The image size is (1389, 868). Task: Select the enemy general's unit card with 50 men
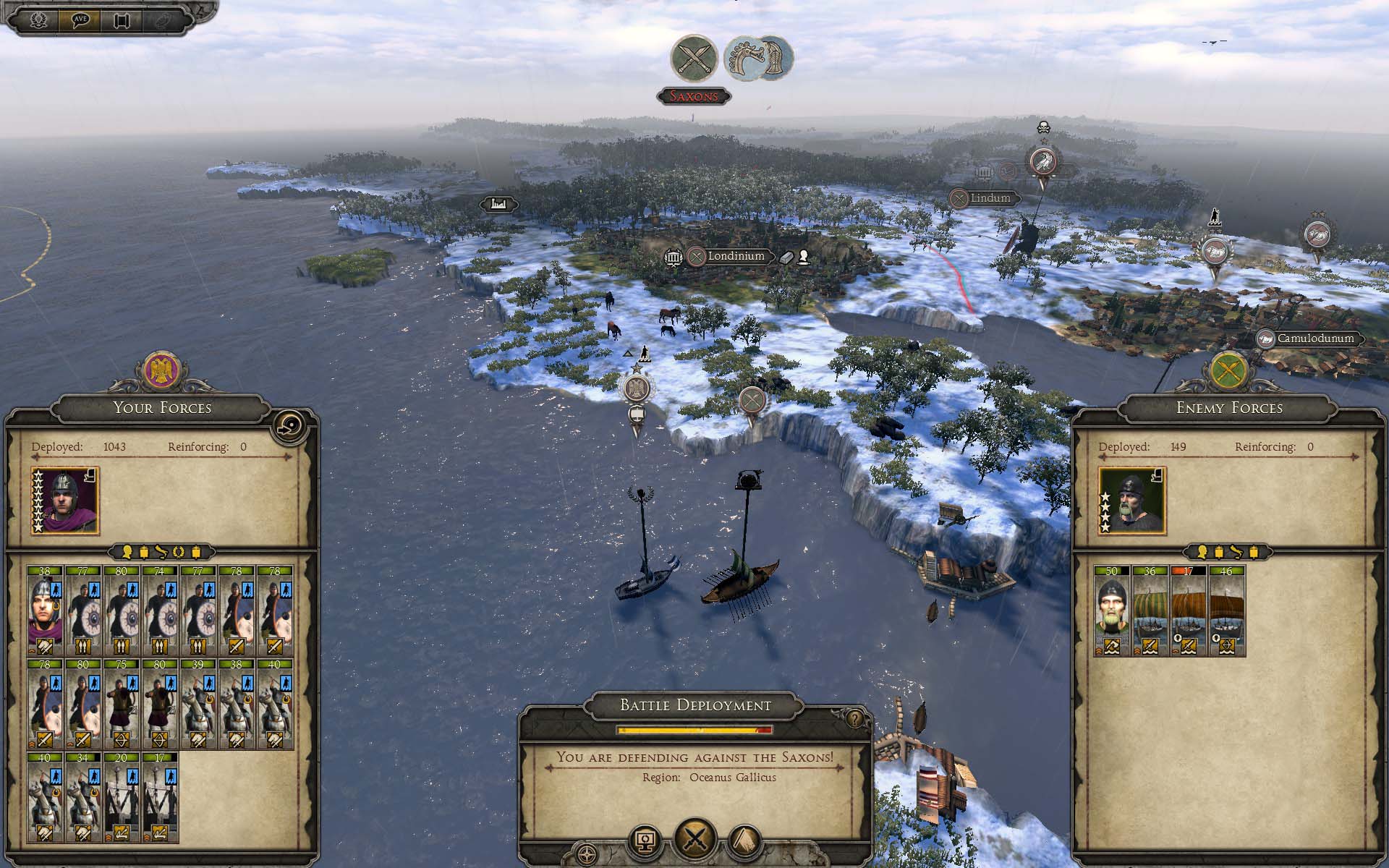pyautogui.click(x=1111, y=610)
